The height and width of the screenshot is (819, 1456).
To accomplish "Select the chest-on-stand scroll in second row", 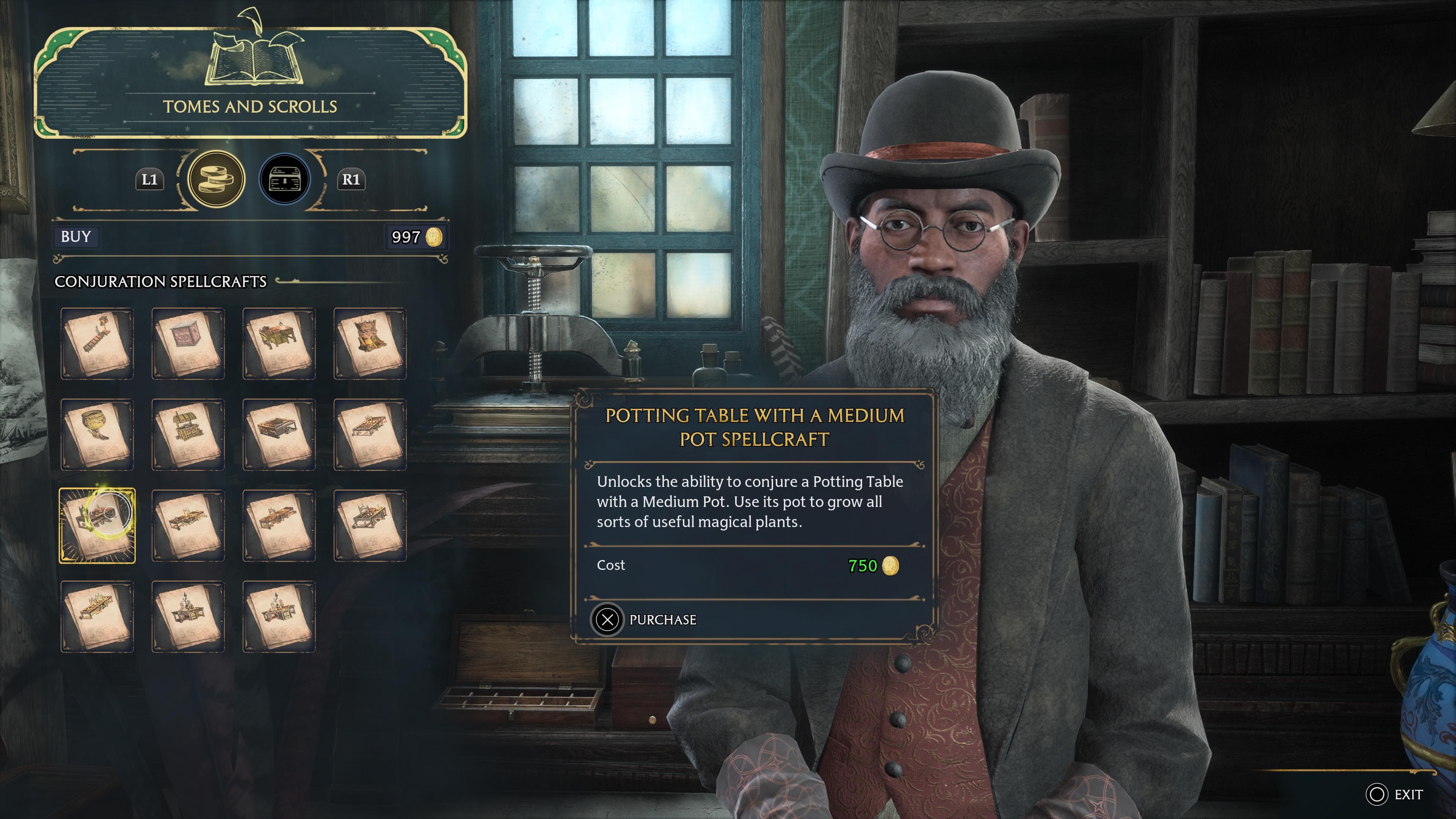I will [x=188, y=435].
